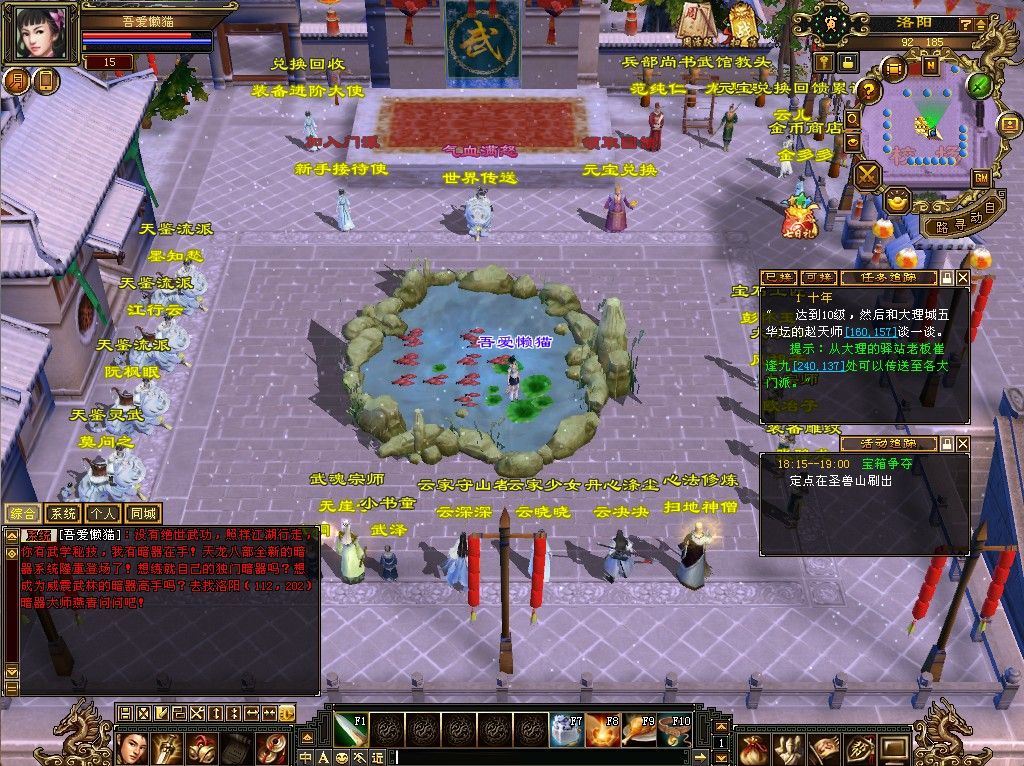Screen dimensions: 1024x766
Task: Click the GM button on the minimap
Action: tap(981, 177)
